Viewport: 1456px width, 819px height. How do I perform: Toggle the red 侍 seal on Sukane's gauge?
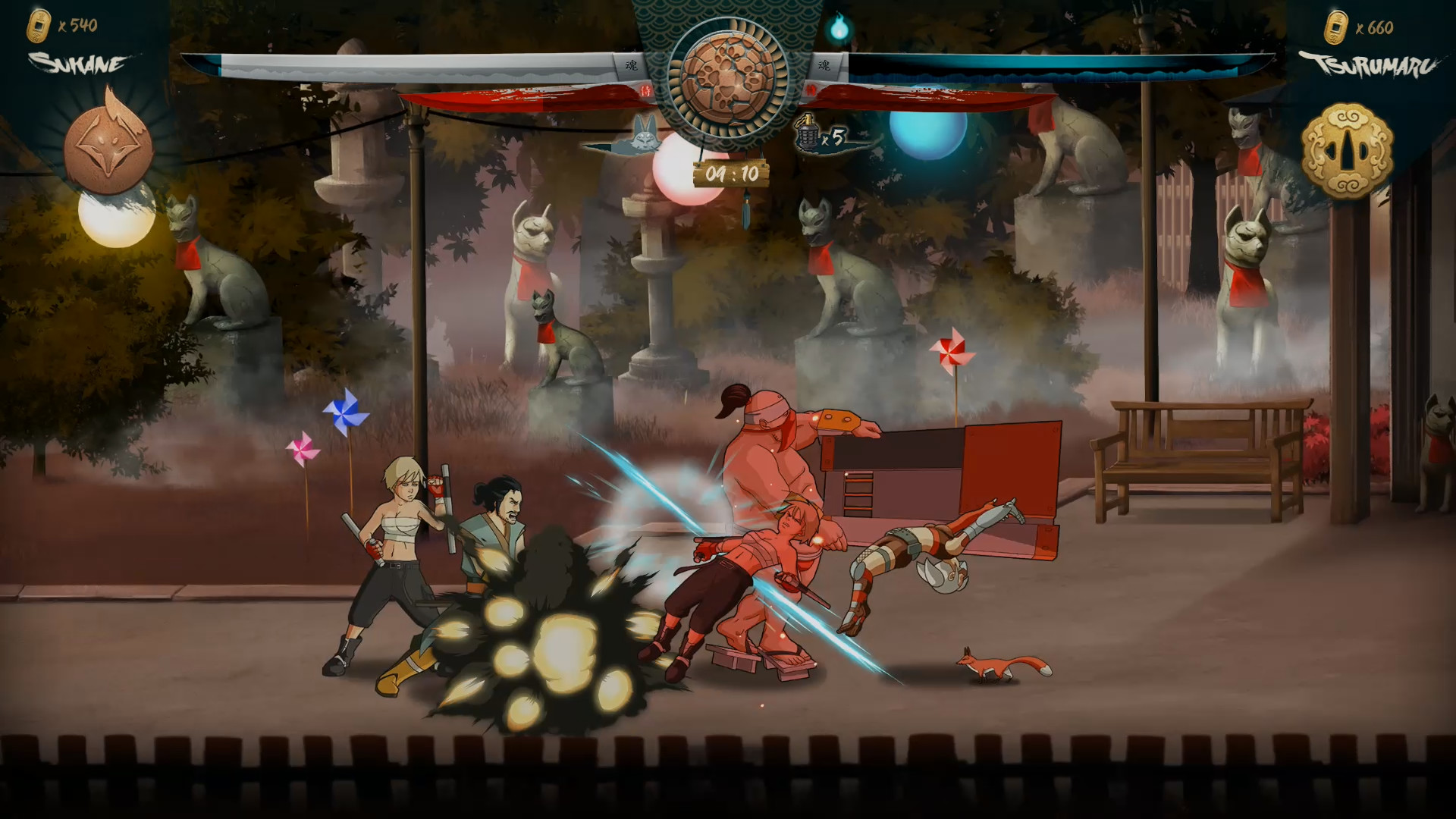point(645,93)
